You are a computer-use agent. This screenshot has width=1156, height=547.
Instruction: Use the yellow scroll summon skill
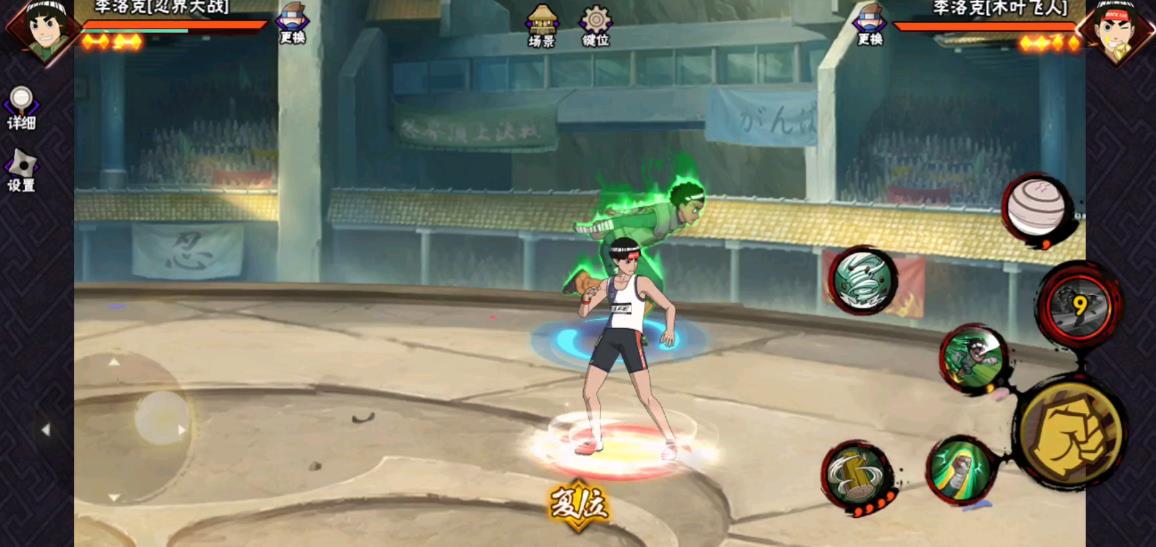tap(857, 475)
